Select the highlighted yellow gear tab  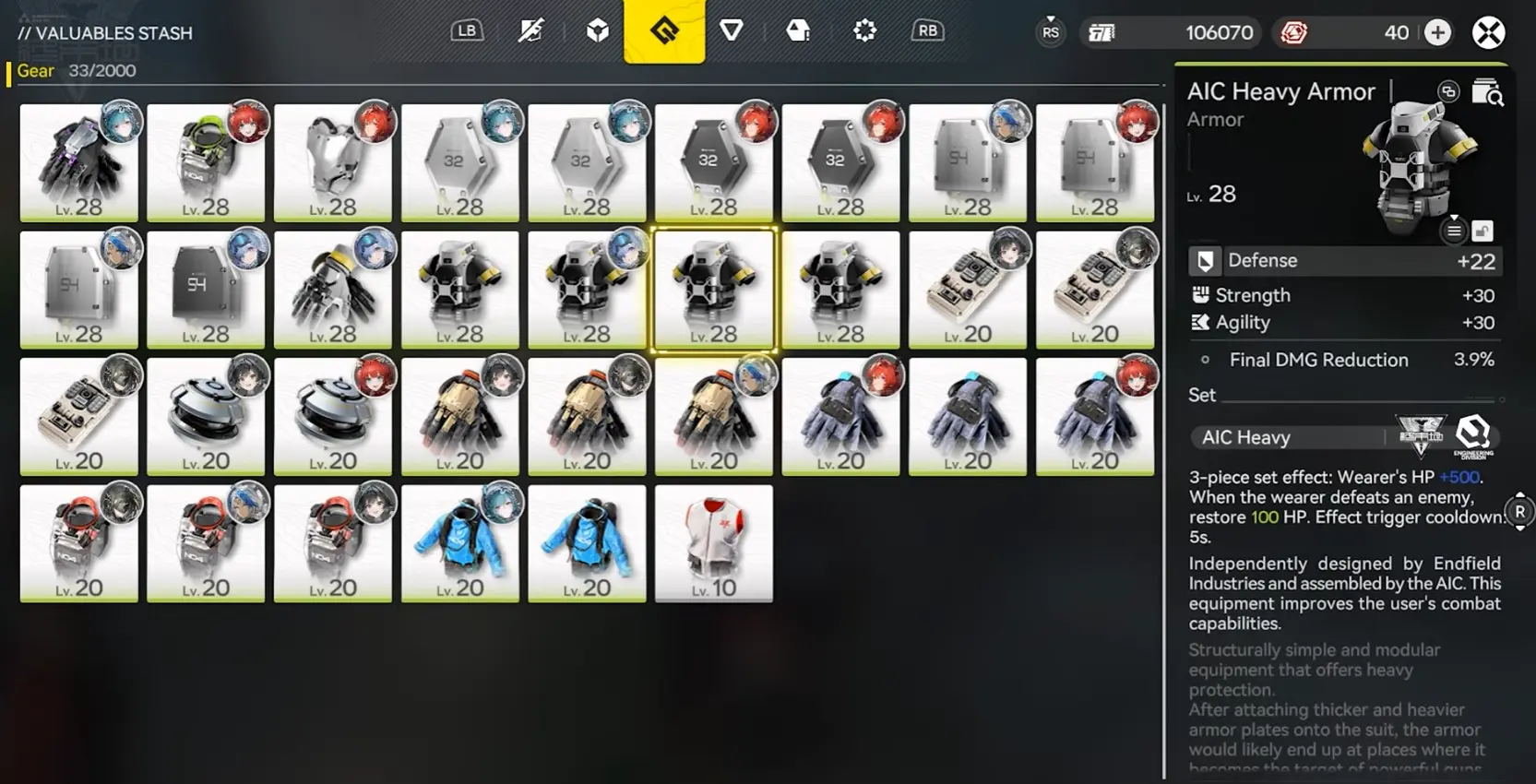664,31
